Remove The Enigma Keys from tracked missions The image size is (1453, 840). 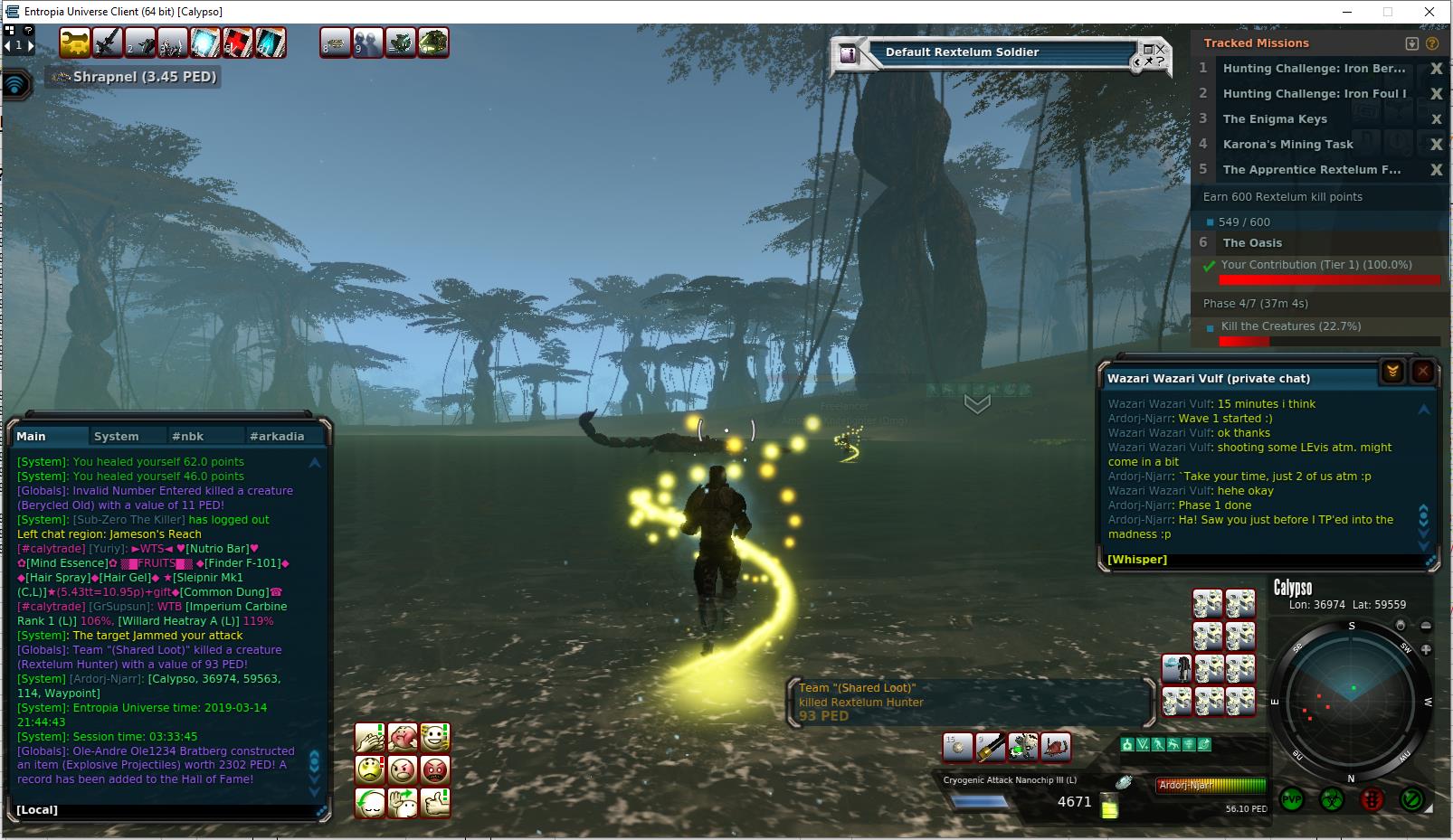[1435, 119]
